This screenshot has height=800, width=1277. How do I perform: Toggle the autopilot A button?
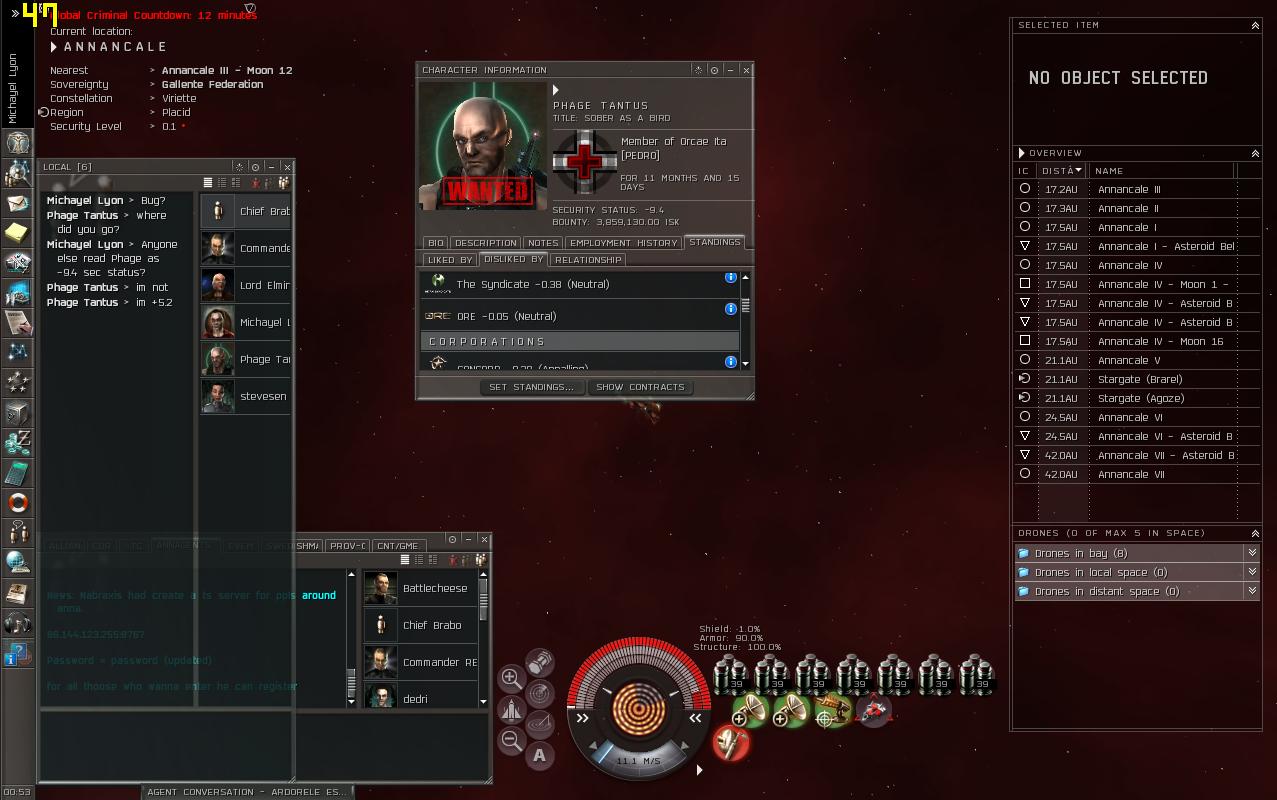[540, 756]
